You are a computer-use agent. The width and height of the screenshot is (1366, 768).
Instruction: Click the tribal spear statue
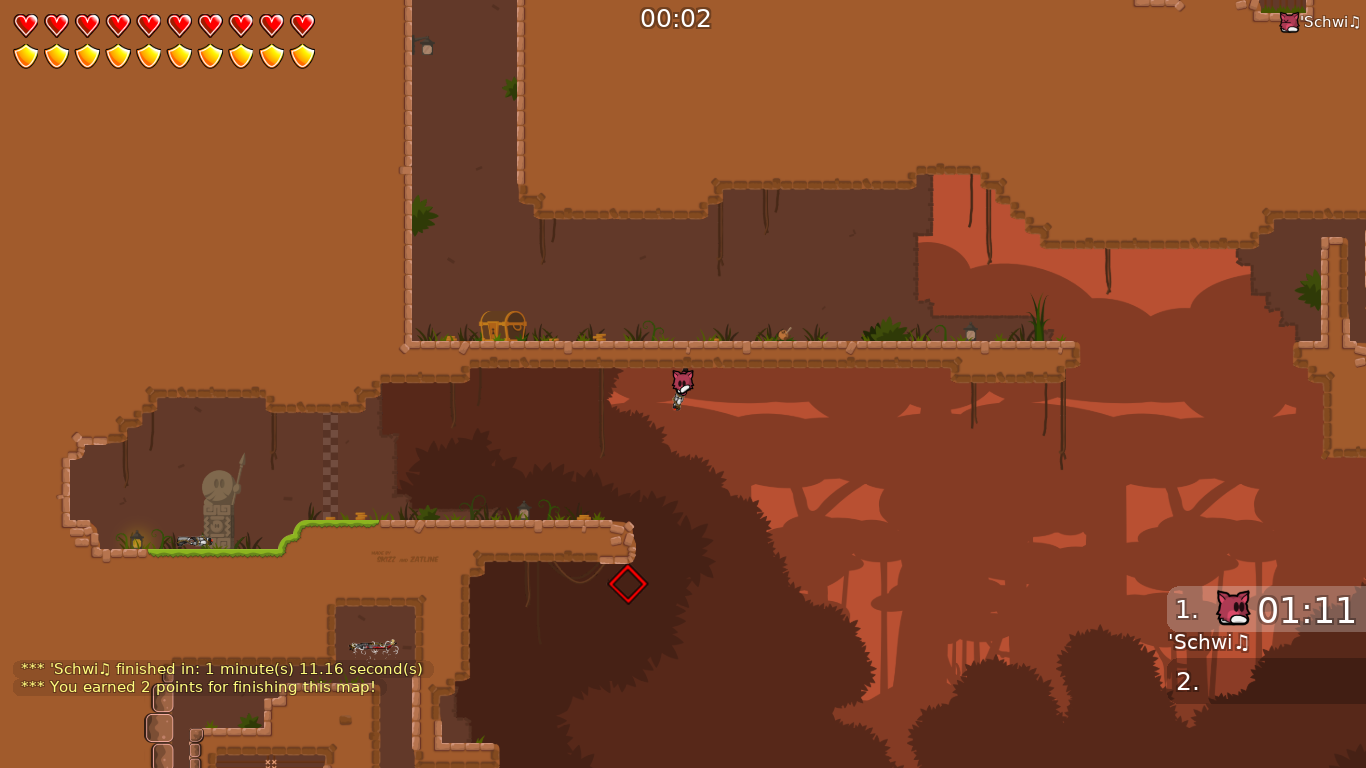click(218, 495)
